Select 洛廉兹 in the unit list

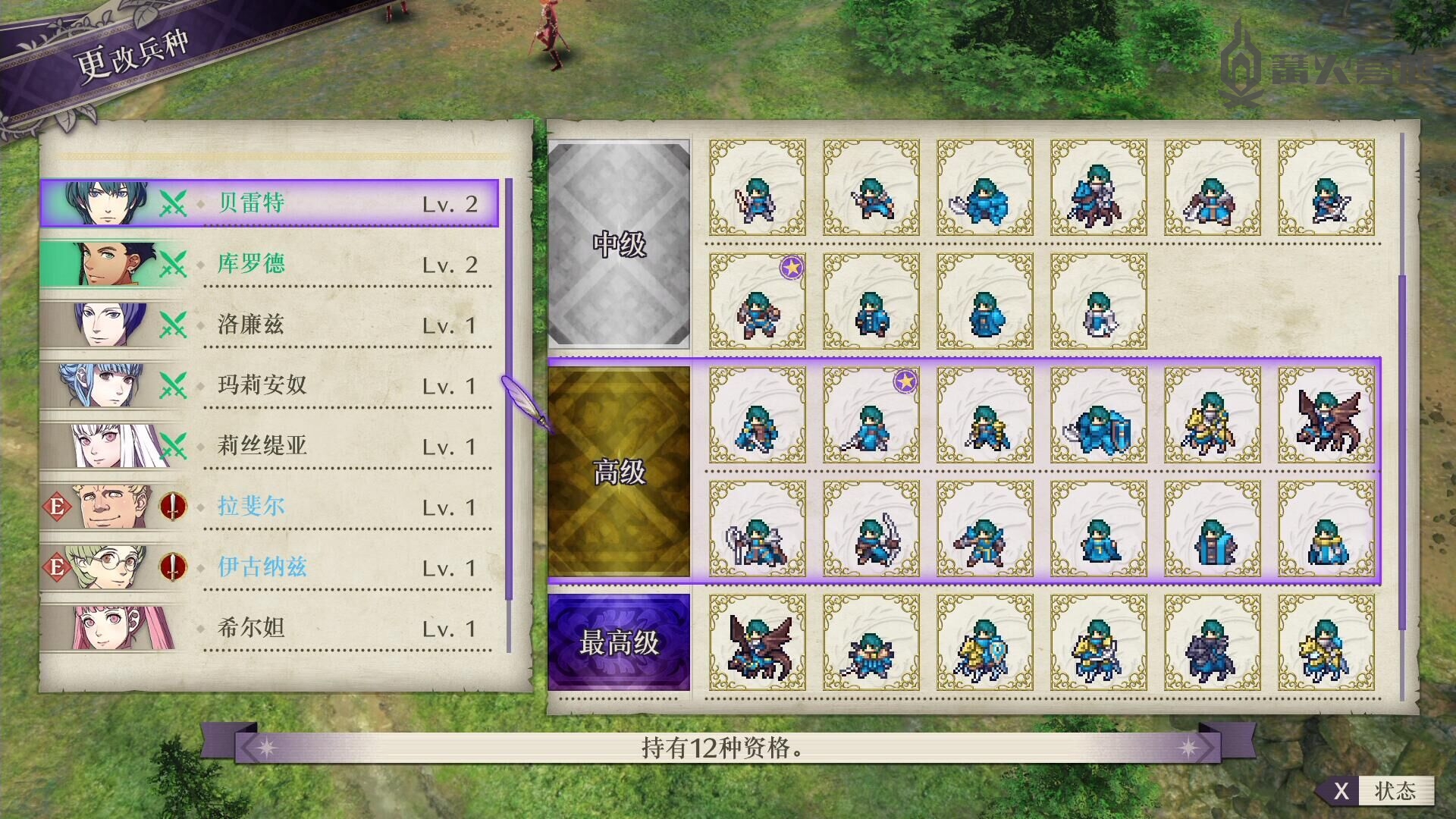pyautogui.click(x=269, y=325)
